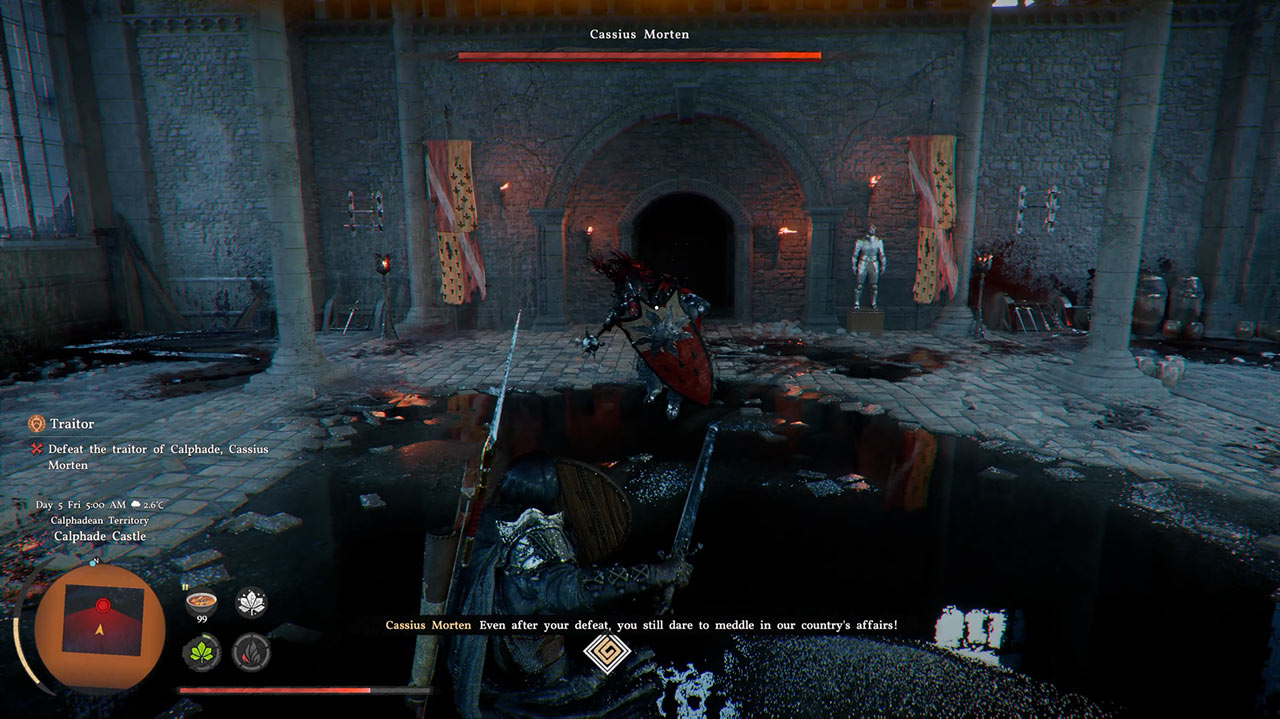Select the food bowl quick slot
Image resolution: width=1280 pixels, height=719 pixels.
click(201, 601)
